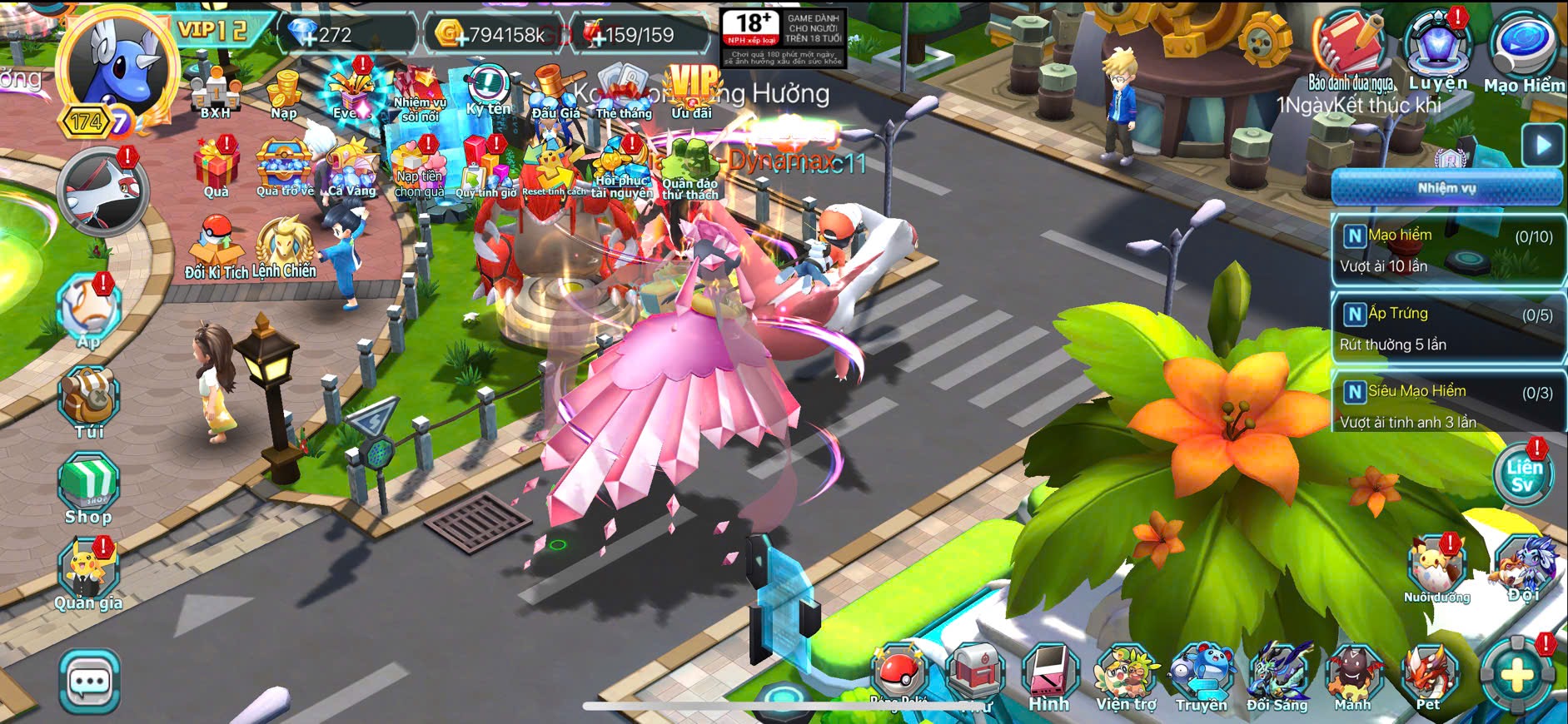Open the chat speech bubble button
This screenshot has height=724, width=1568.
(89, 682)
